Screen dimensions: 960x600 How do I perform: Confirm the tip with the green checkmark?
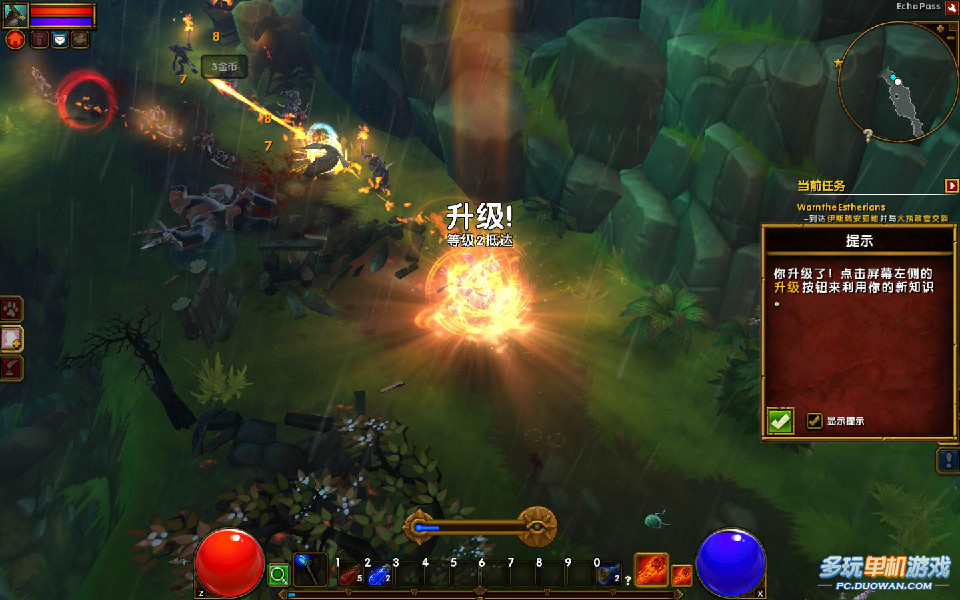[x=781, y=421]
